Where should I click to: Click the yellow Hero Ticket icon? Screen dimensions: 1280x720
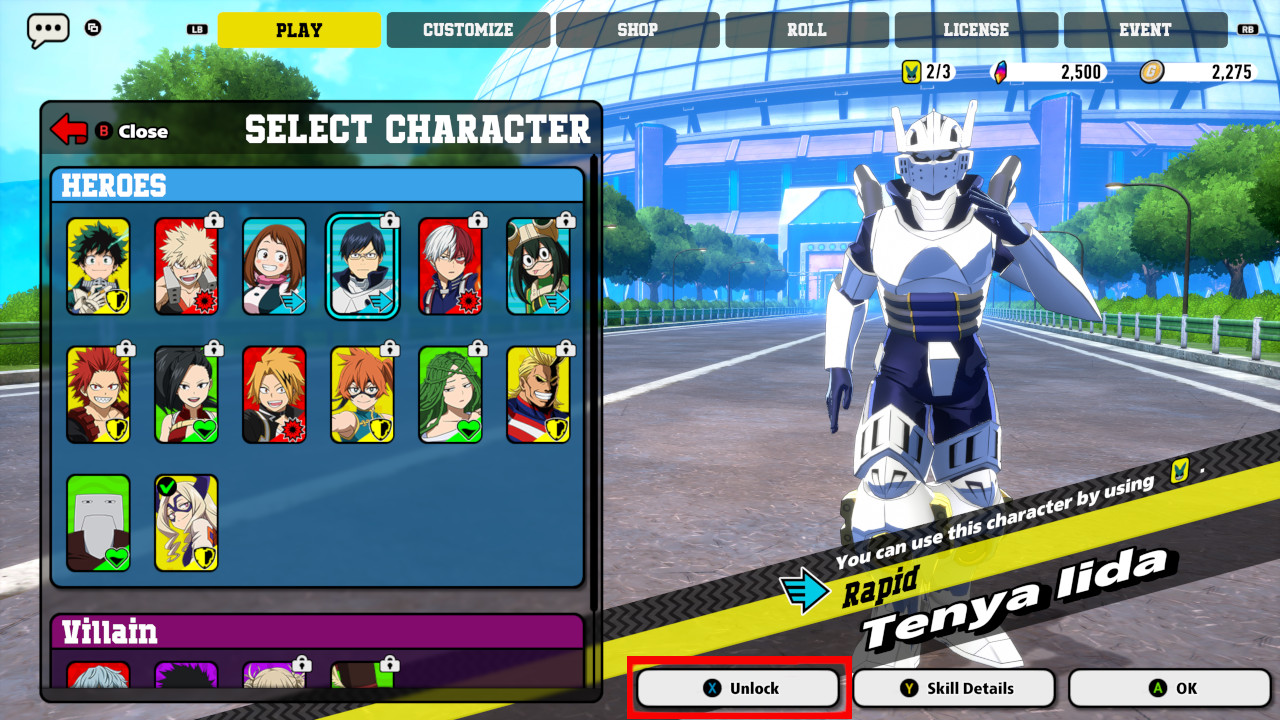click(913, 71)
